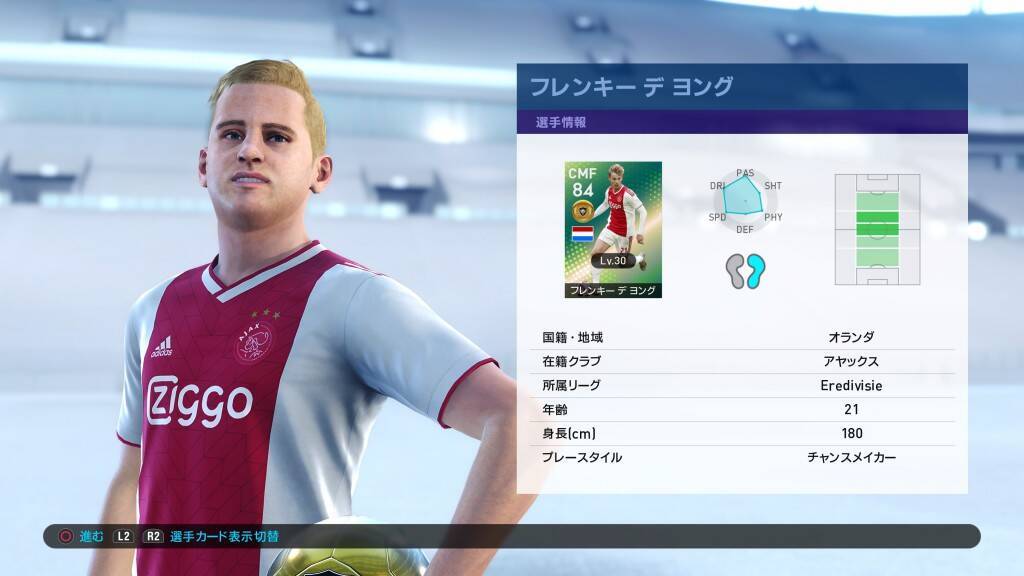Screen dimensions: 1024x576
Task: Select the 所属リーグ Eredivisie row
Action: pyautogui.click(x=741, y=385)
